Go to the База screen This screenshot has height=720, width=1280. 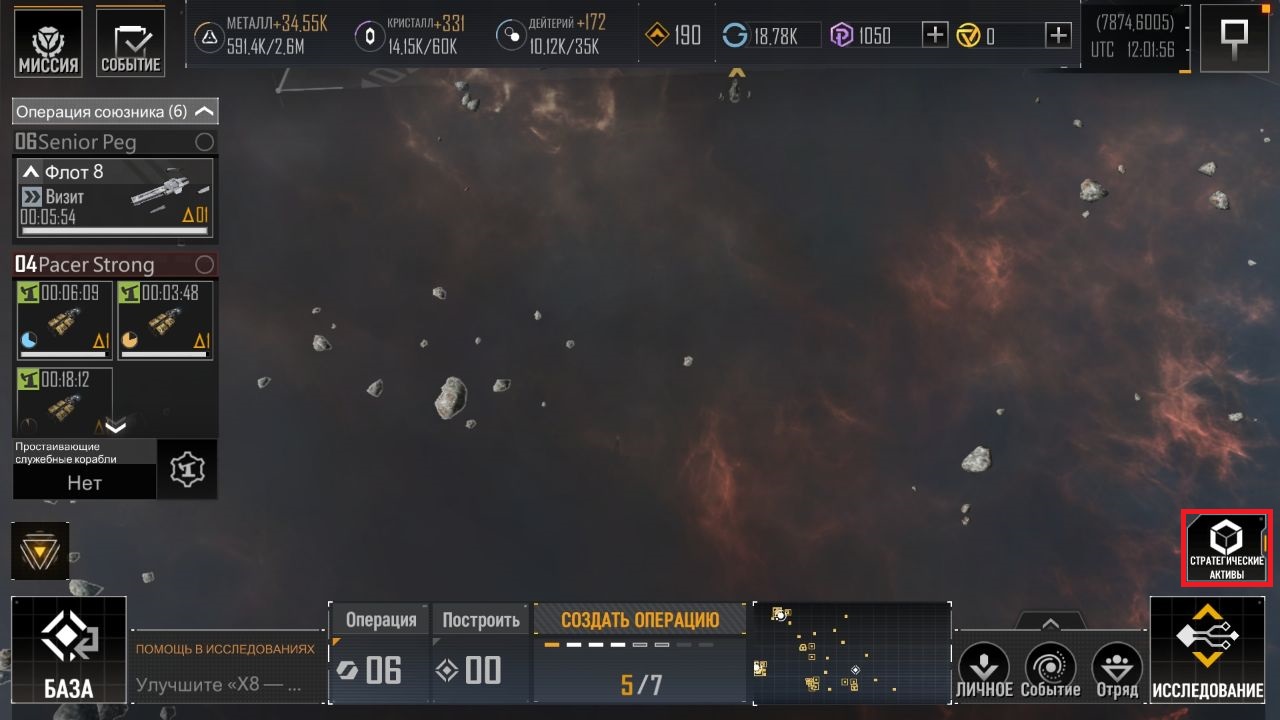tap(69, 649)
